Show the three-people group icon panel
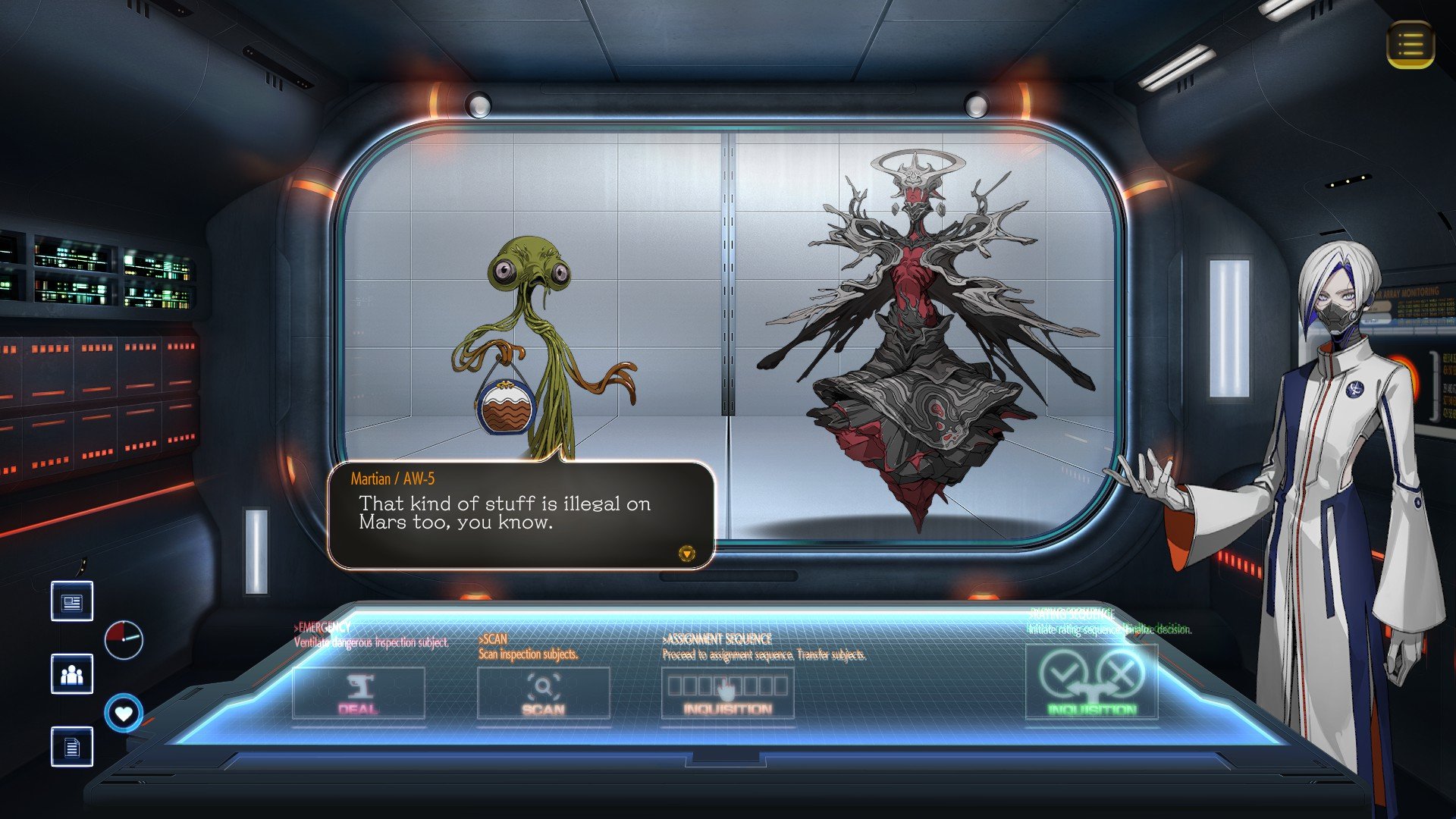Viewport: 1456px width, 819px height. point(72,674)
